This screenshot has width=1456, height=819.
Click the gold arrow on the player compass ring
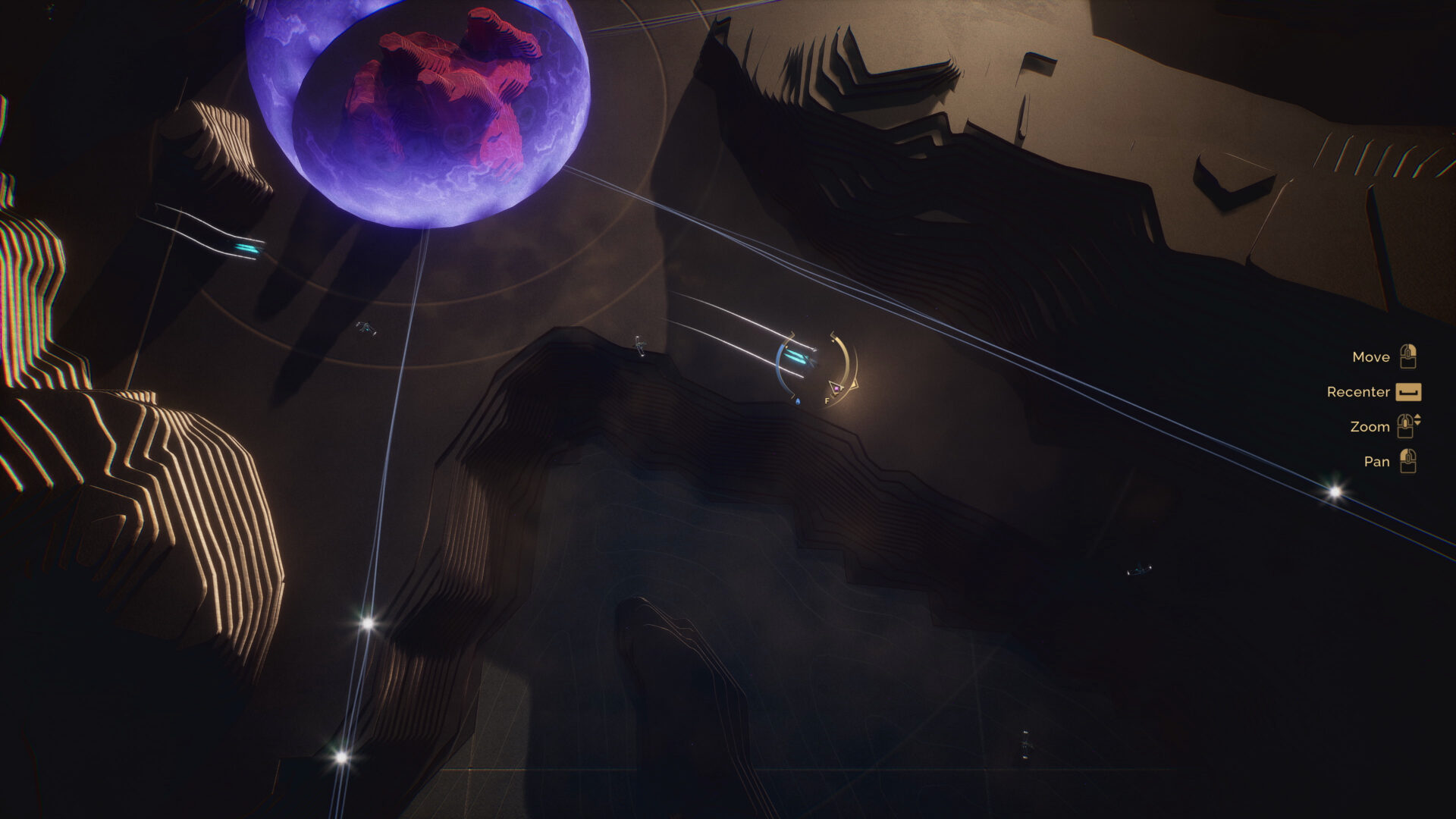855,384
